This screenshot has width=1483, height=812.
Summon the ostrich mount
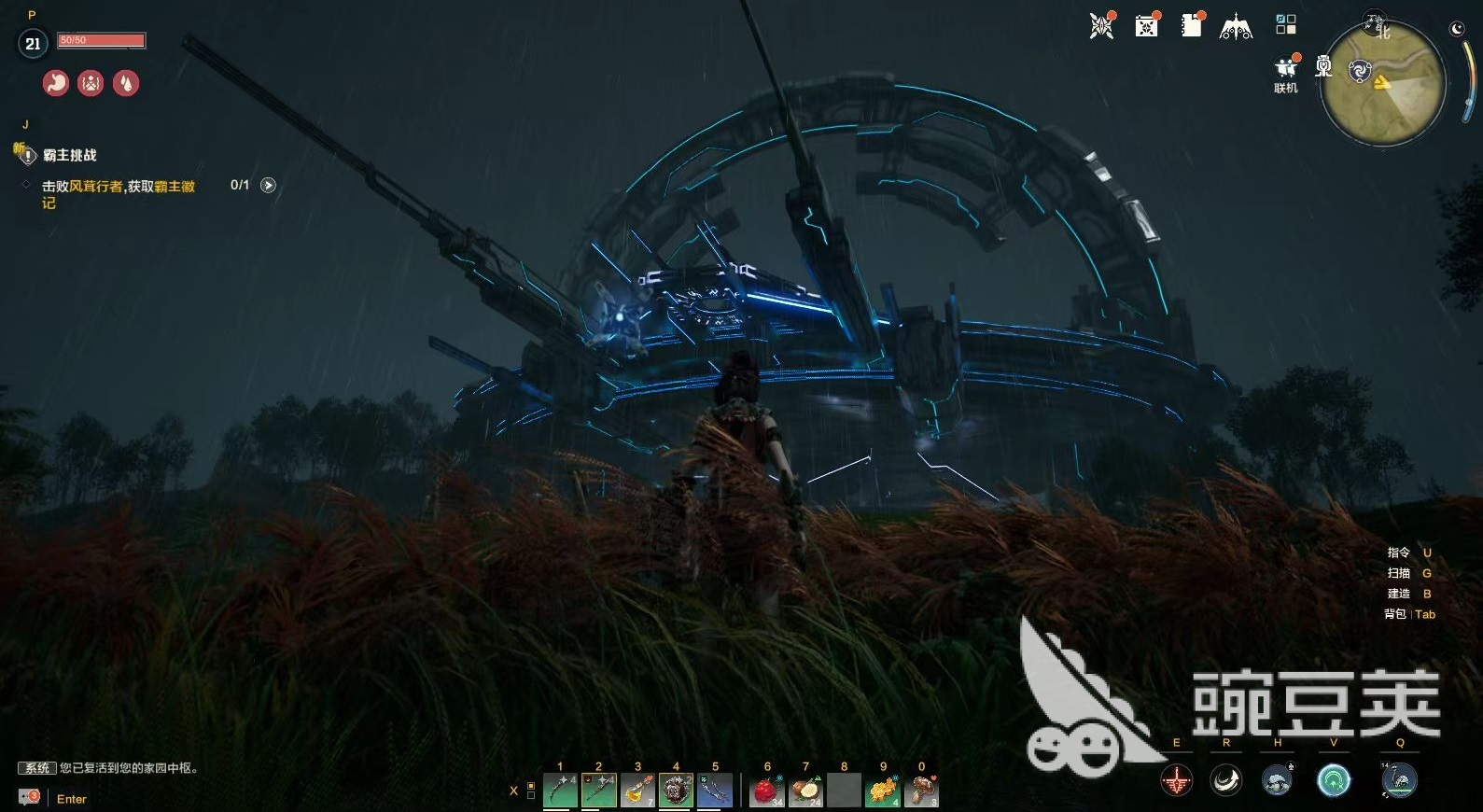pyautogui.click(x=1399, y=779)
